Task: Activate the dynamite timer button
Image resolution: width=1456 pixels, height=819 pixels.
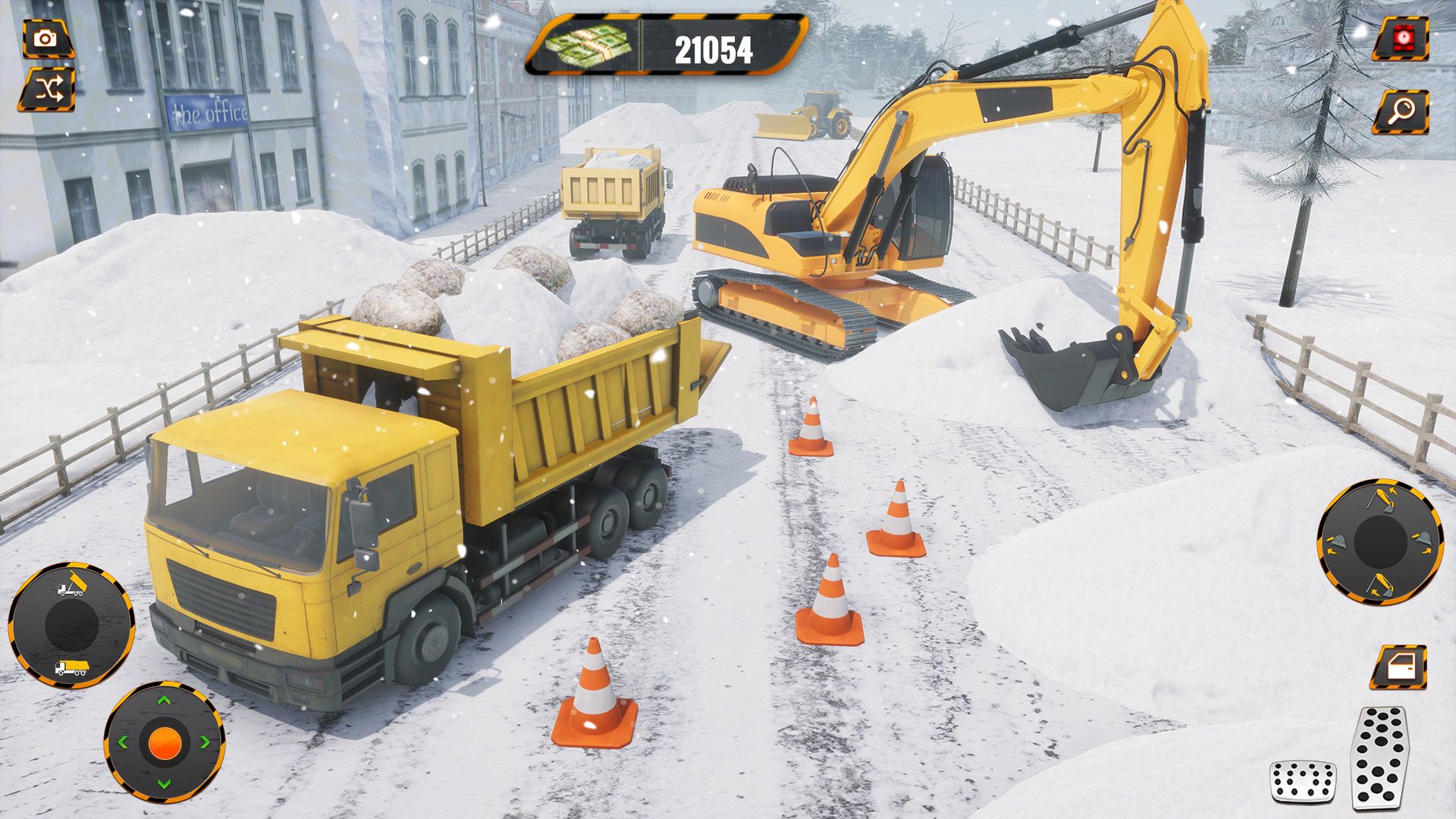Action: click(1400, 38)
